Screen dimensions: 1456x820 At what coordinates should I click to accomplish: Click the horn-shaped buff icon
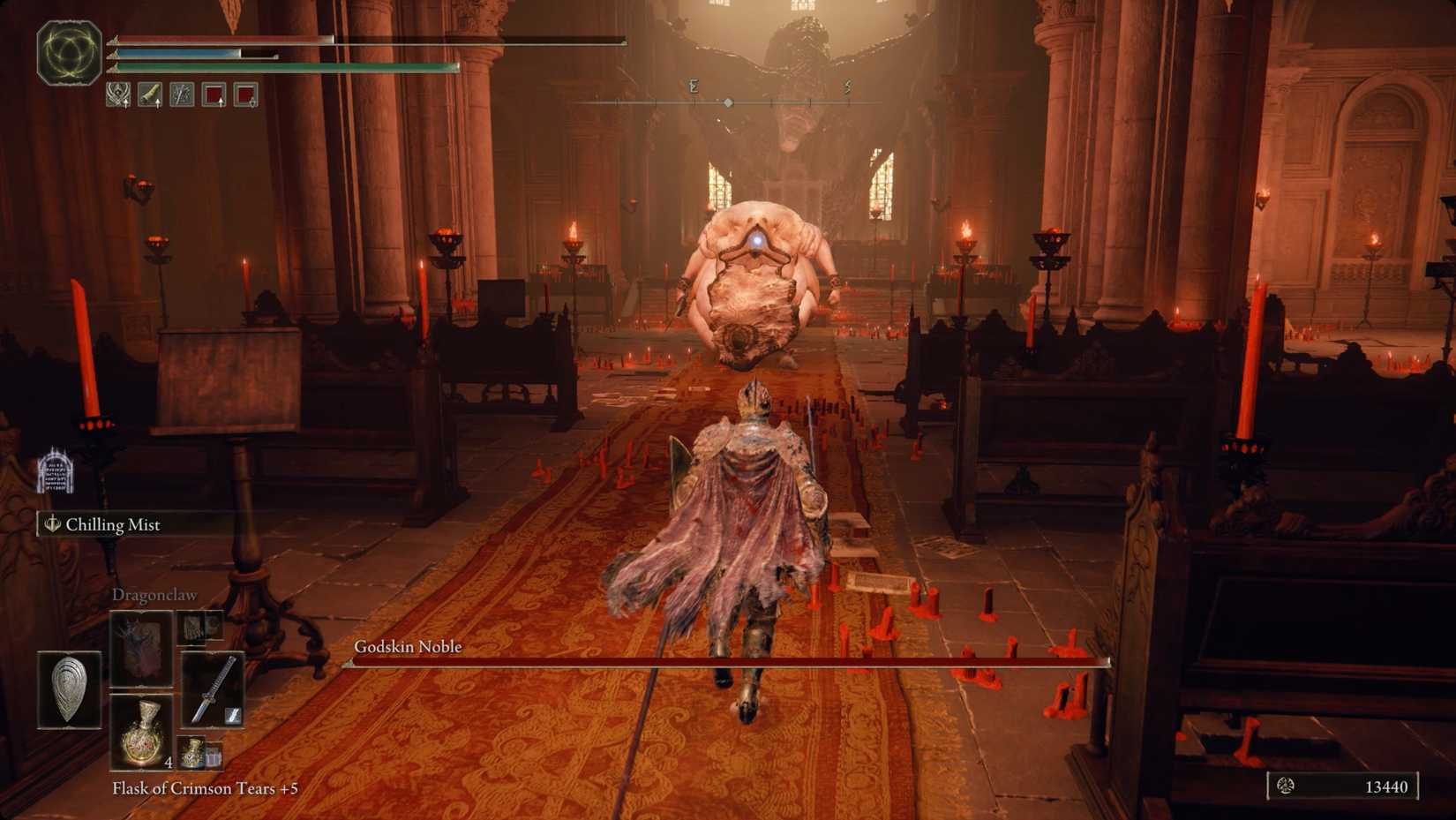[x=147, y=95]
